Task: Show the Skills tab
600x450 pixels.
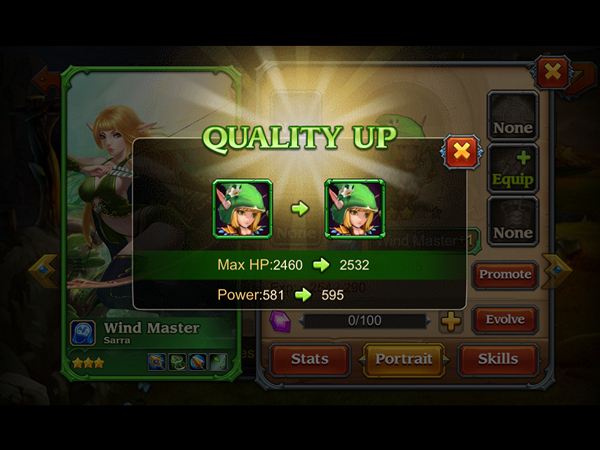Action: (x=497, y=359)
